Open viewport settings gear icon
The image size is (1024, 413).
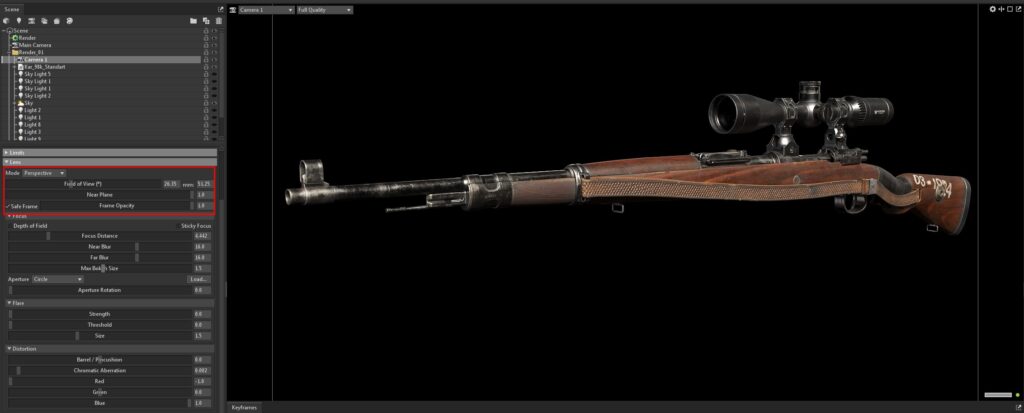[x=993, y=9]
